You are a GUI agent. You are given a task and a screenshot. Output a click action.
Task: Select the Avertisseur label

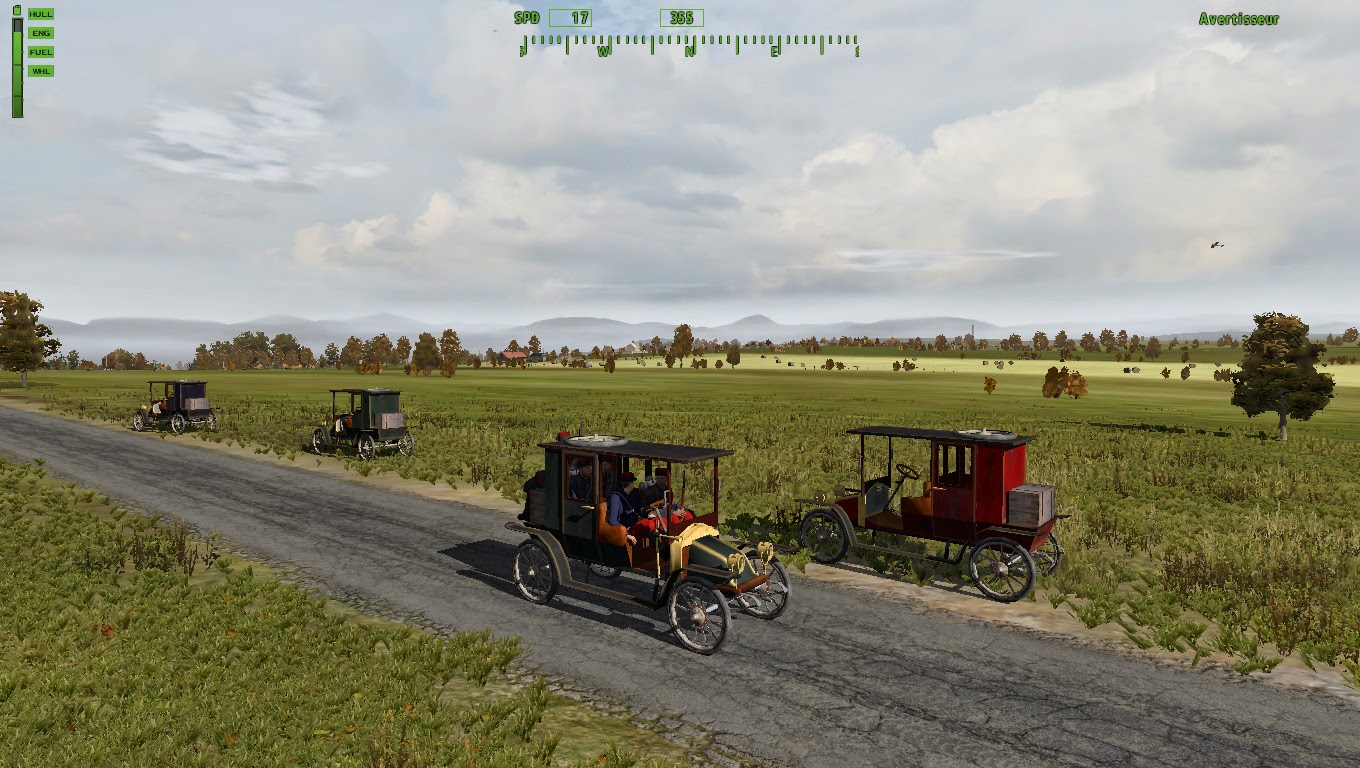coord(1238,17)
